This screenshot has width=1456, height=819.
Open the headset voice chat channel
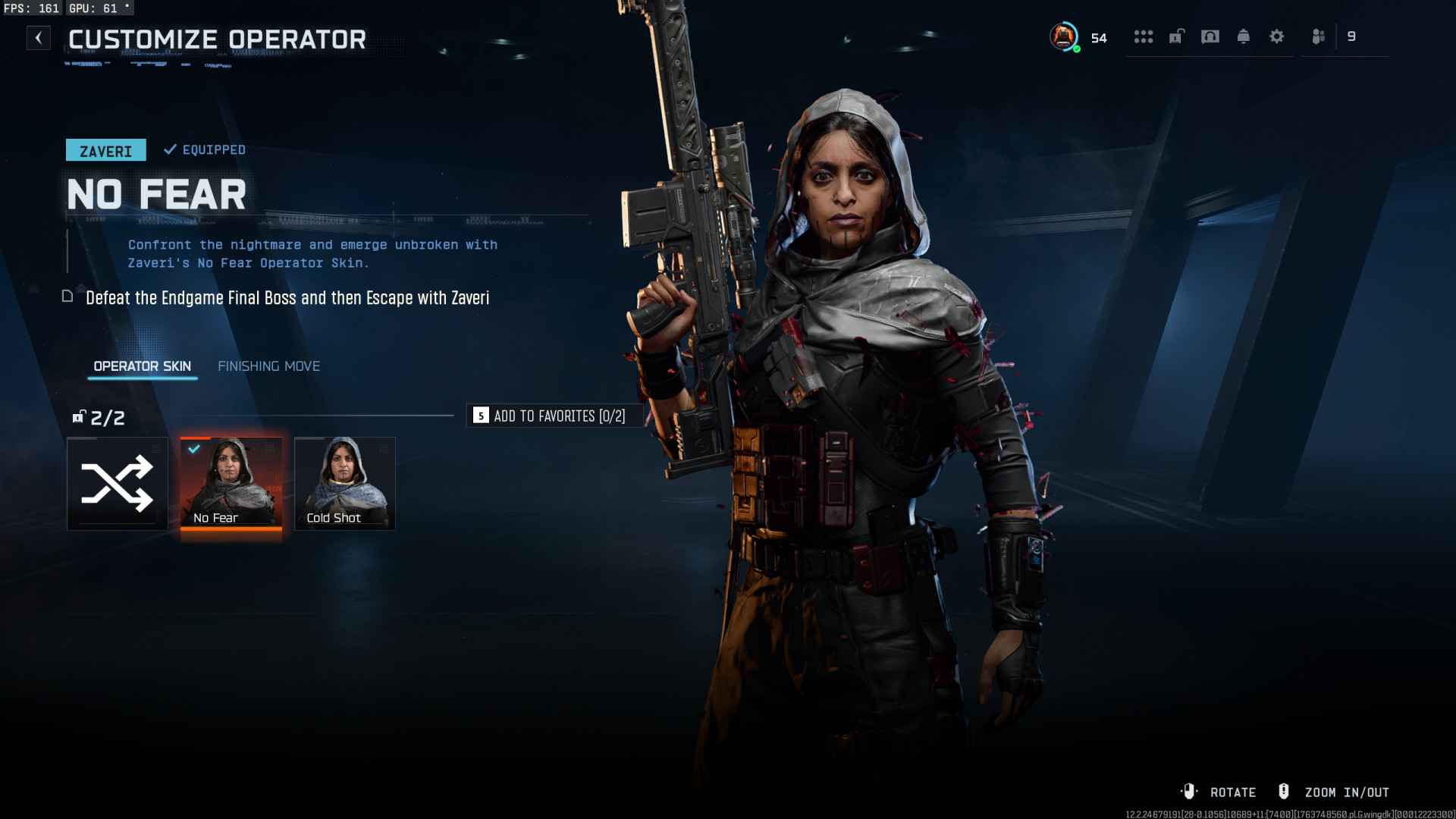(x=1210, y=36)
